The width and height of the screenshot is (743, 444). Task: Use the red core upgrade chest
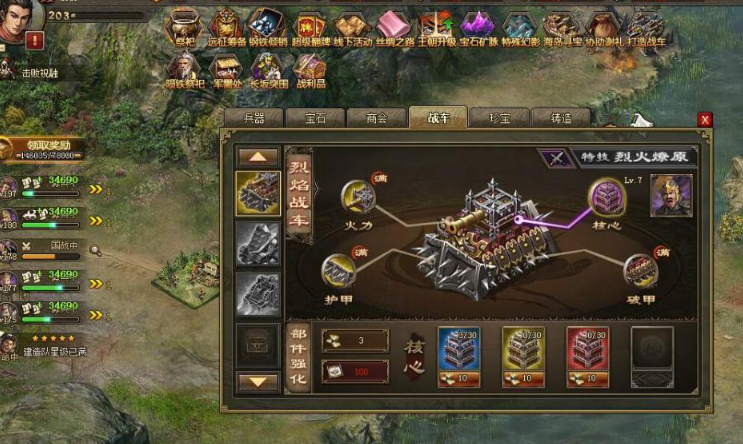(587, 348)
